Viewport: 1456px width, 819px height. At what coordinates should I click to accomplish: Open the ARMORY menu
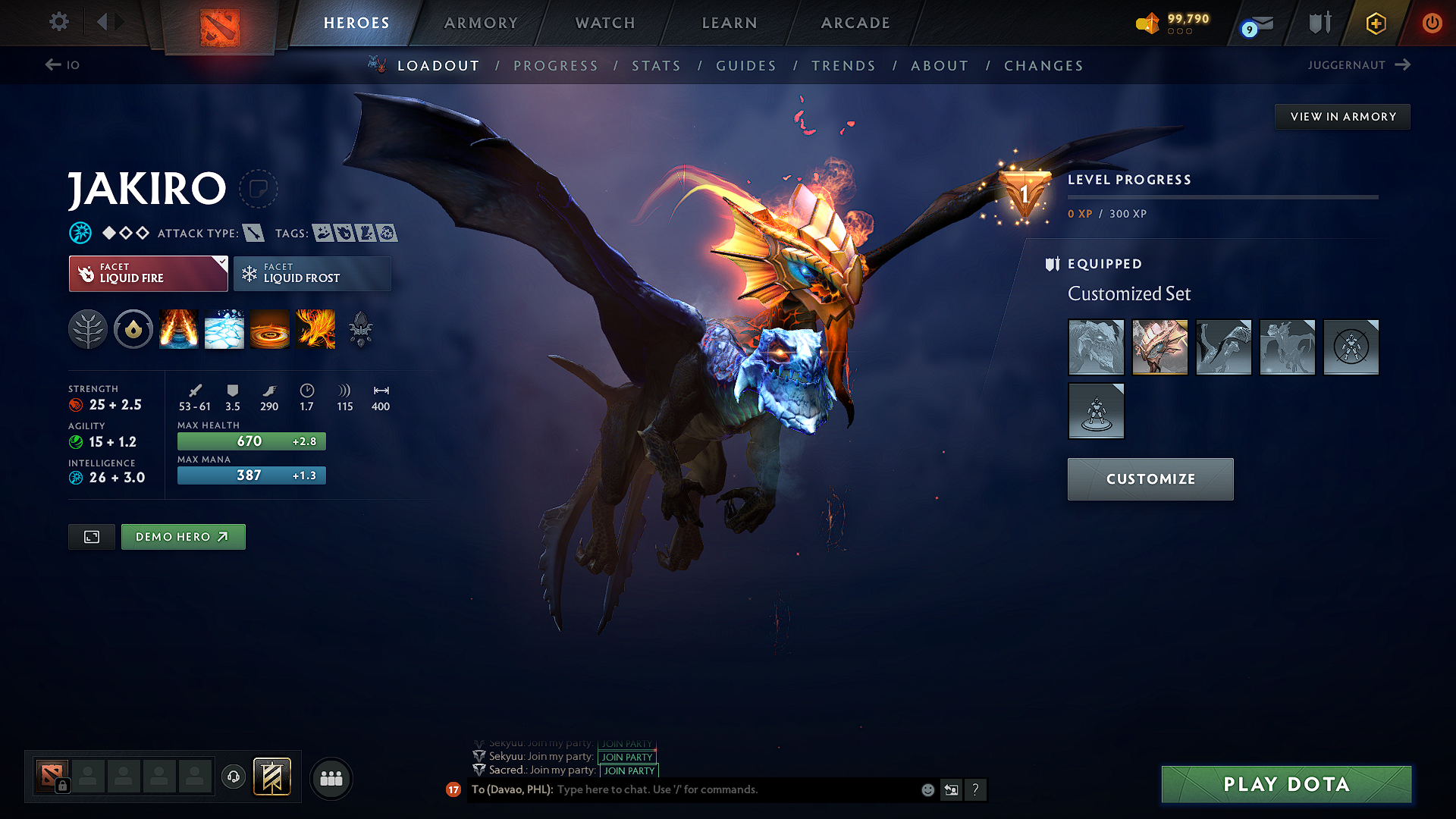click(x=480, y=23)
